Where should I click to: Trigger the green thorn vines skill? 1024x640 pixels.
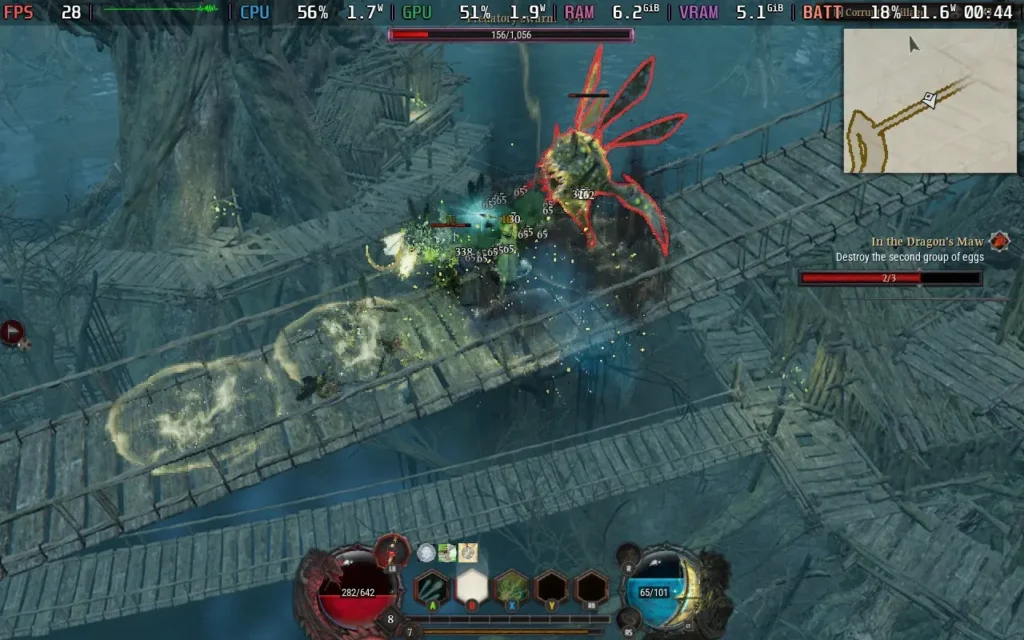click(511, 587)
